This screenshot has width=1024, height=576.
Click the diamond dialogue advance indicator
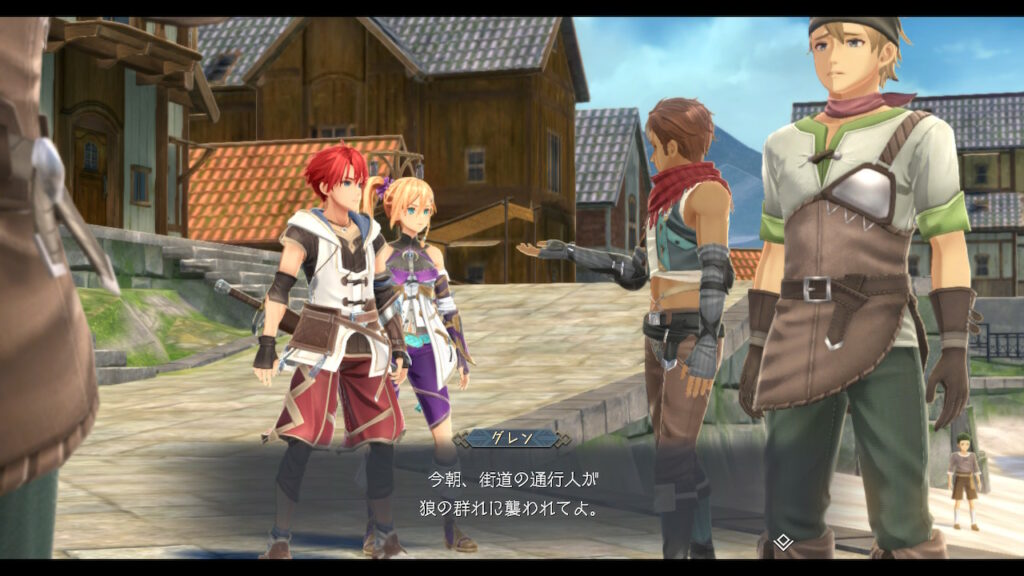[783, 542]
